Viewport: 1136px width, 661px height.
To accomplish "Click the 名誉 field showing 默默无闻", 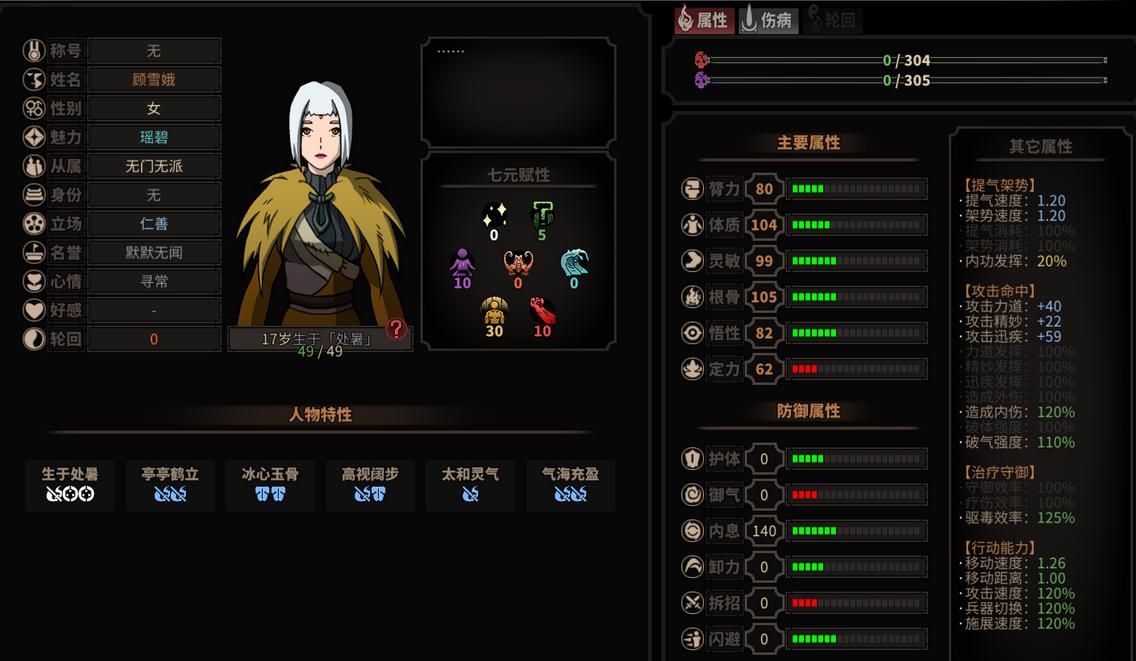I will [153, 253].
